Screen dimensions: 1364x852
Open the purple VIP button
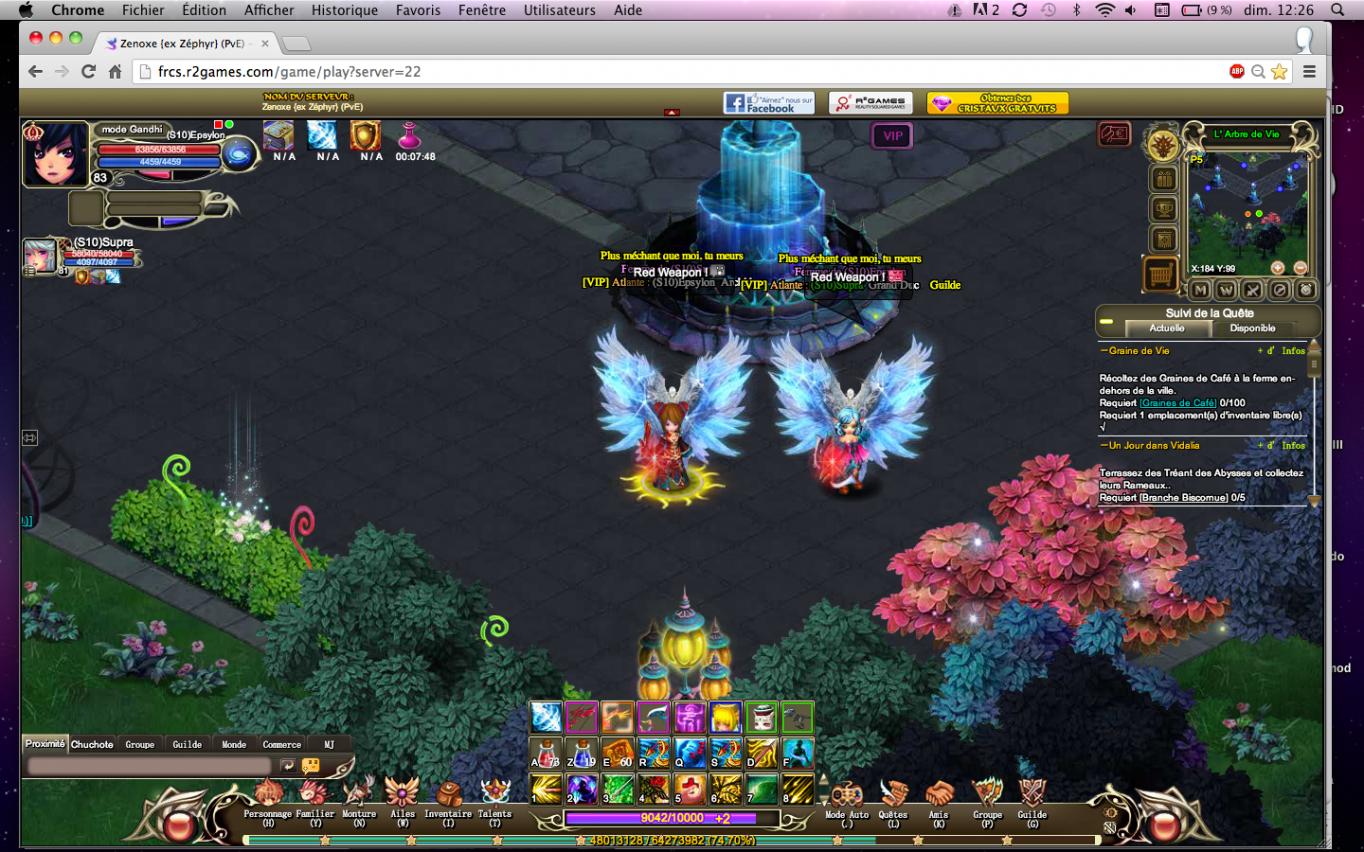[x=892, y=136]
